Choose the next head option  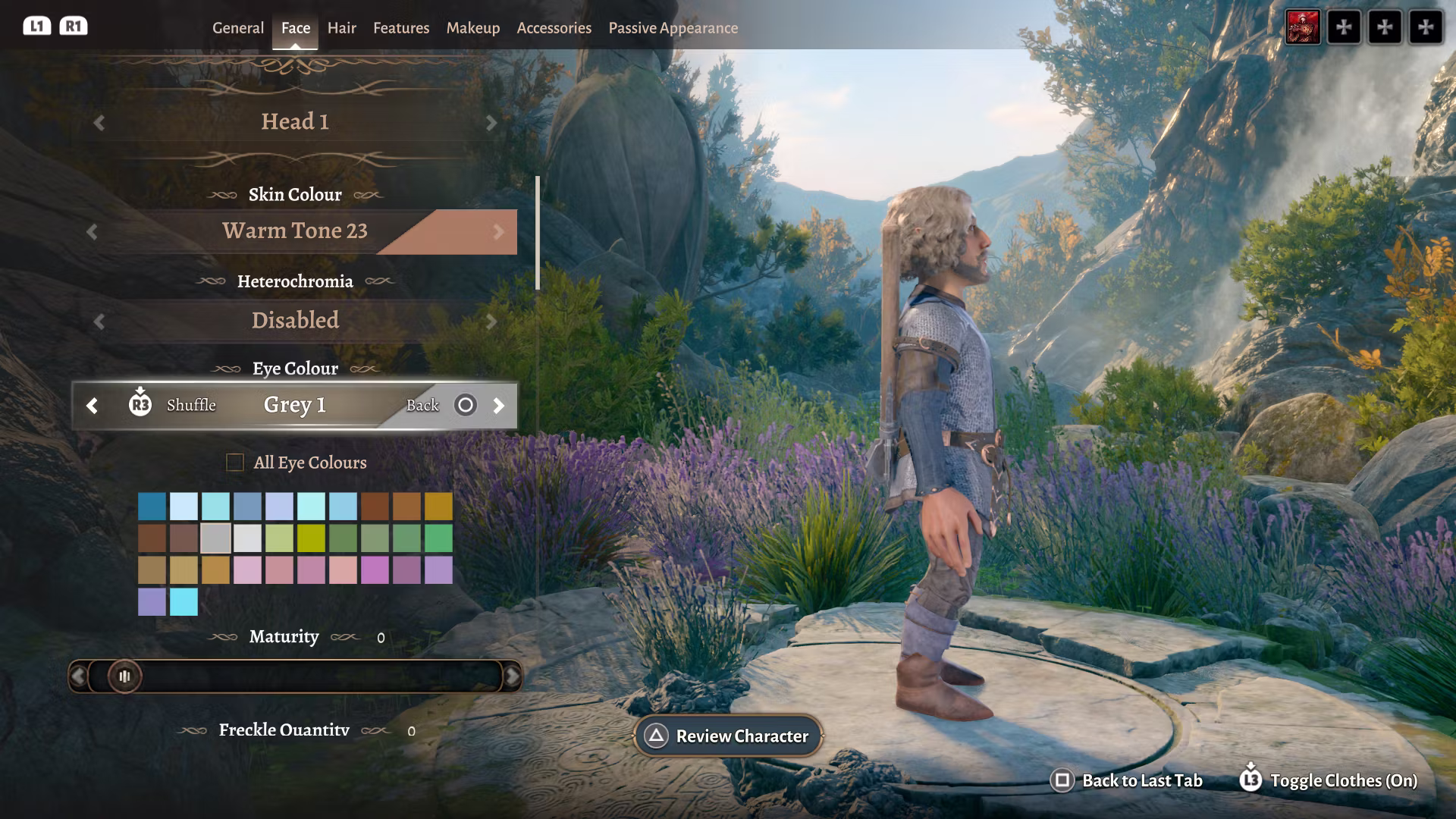coord(491,123)
